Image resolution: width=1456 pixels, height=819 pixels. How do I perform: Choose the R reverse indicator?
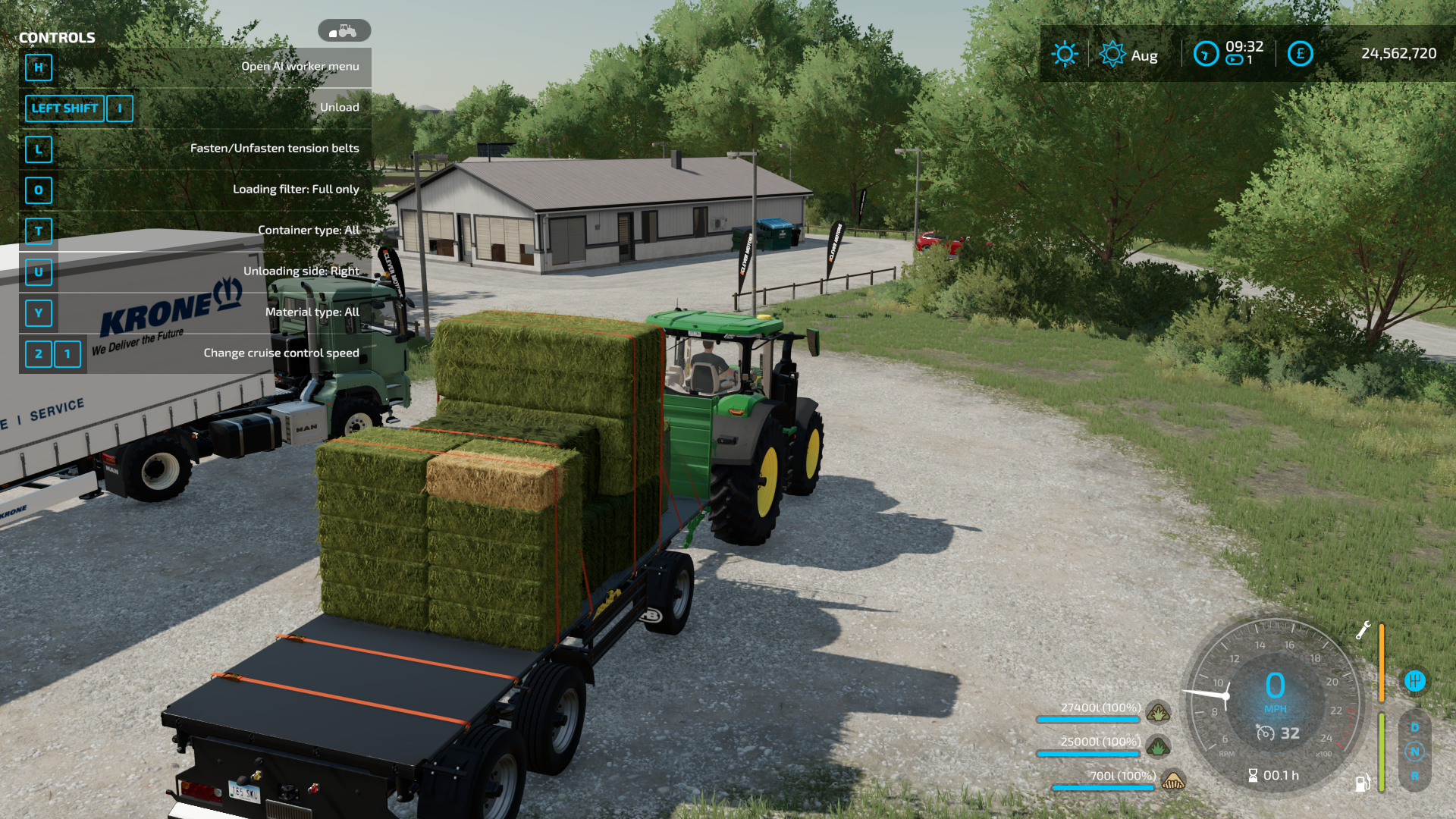(x=1415, y=776)
